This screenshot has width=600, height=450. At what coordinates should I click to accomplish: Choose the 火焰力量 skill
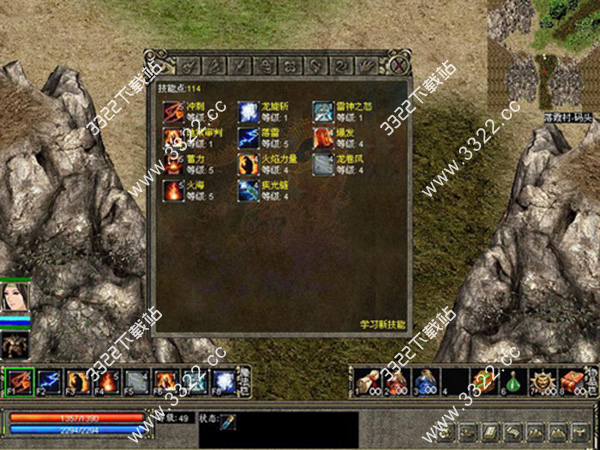click(x=247, y=163)
